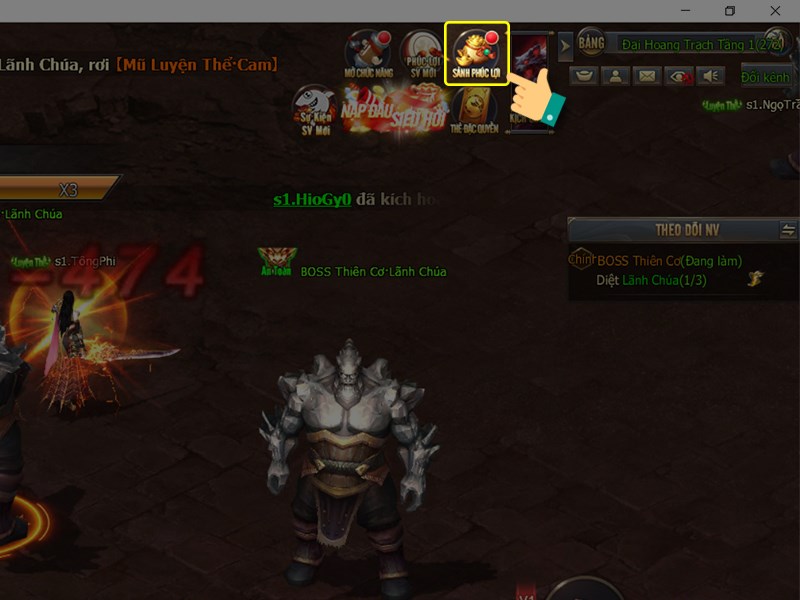Open the Thẻ Đặc Quyền privilege card

tap(474, 110)
